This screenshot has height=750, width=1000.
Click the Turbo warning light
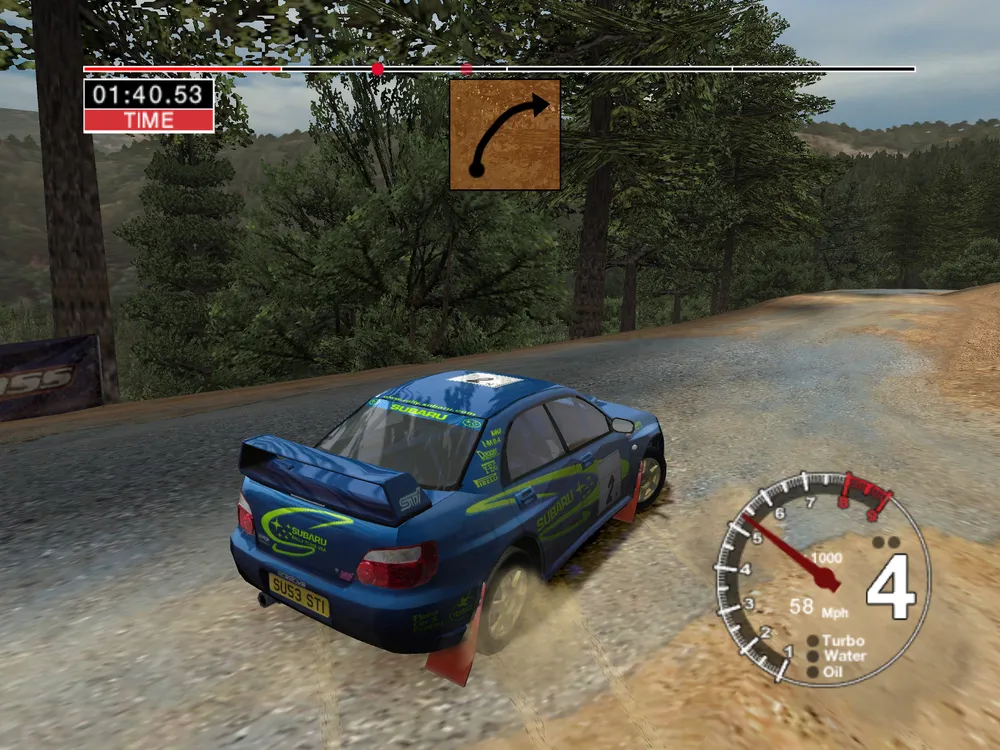[813, 641]
